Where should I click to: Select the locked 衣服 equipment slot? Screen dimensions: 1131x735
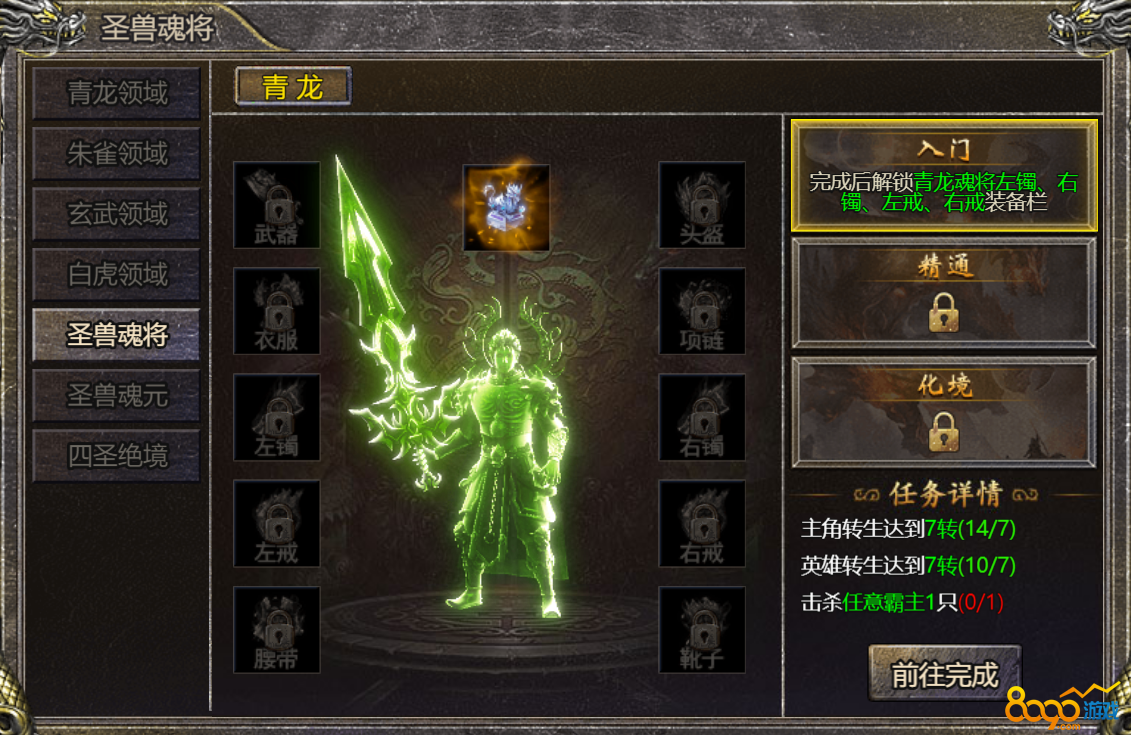point(277,311)
